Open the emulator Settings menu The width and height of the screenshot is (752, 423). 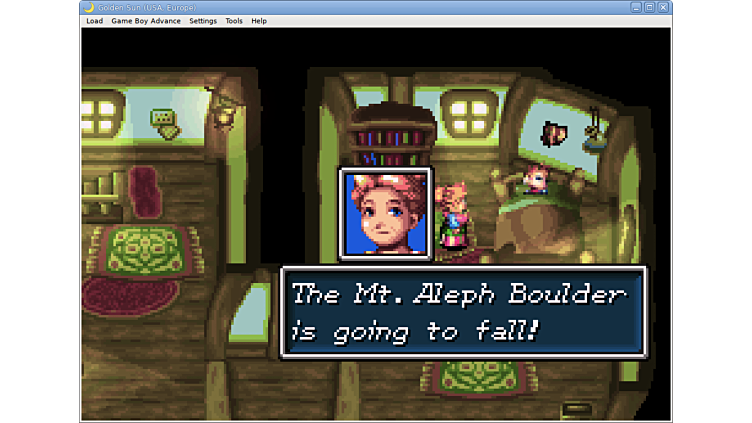tap(203, 21)
